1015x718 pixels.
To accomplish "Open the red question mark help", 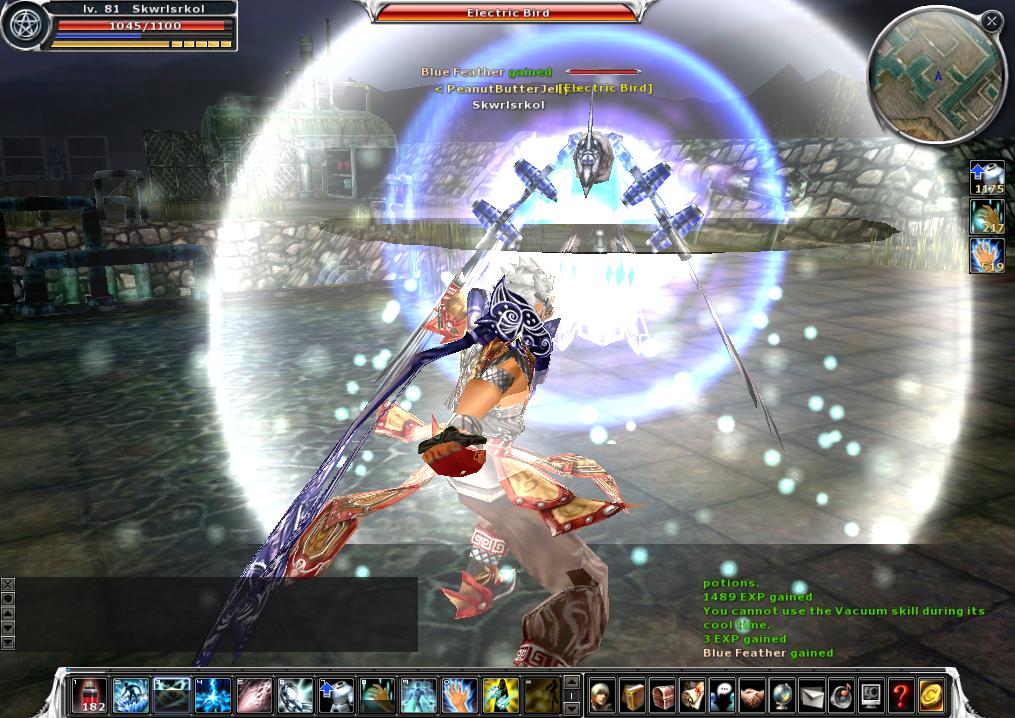I will pyautogui.click(x=901, y=694).
